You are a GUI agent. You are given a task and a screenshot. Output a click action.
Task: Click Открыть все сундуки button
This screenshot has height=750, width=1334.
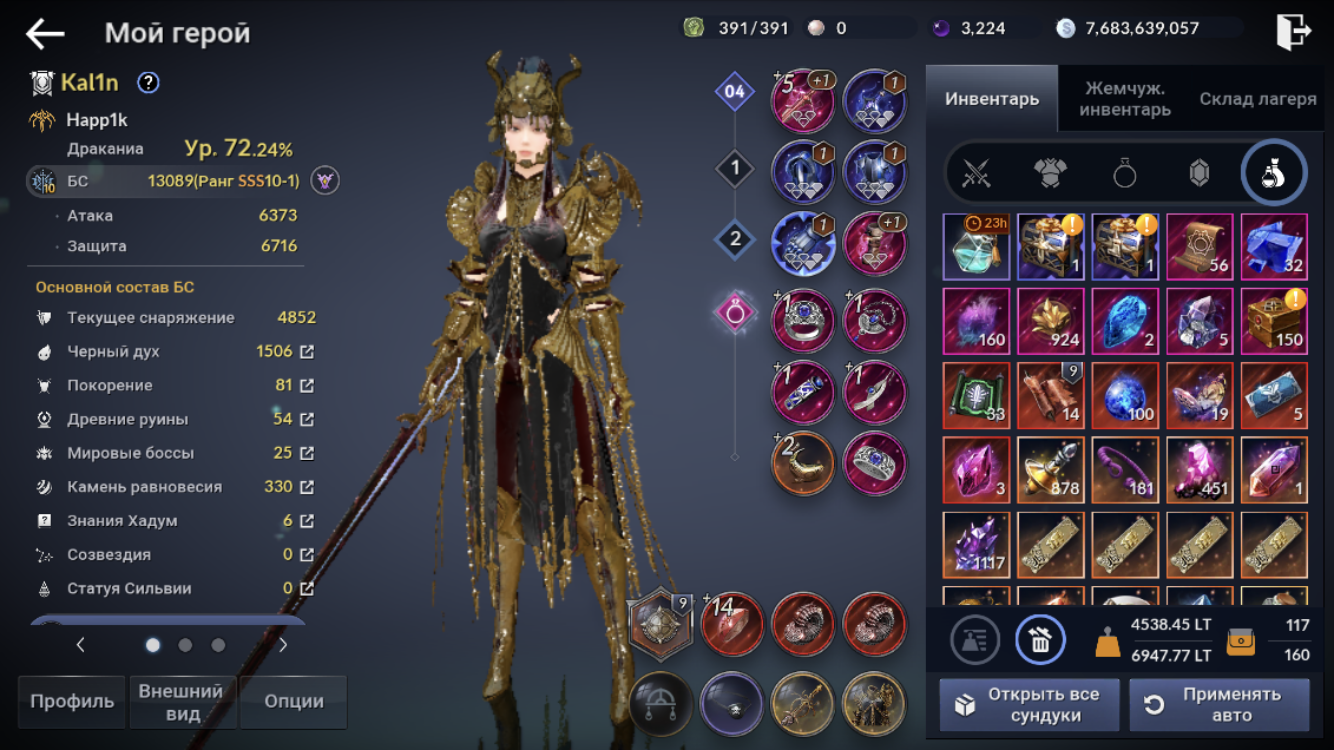(x=1028, y=705)
